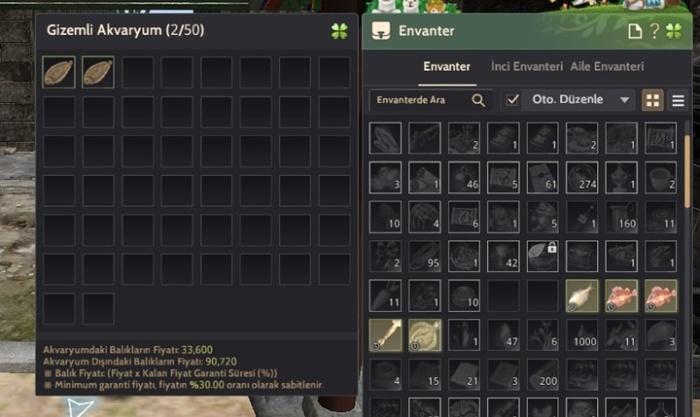Open the Oto. Düzenle dropdown arrow
The width and height of the screenshot is (700, 417).
click(x=625, y=100)
